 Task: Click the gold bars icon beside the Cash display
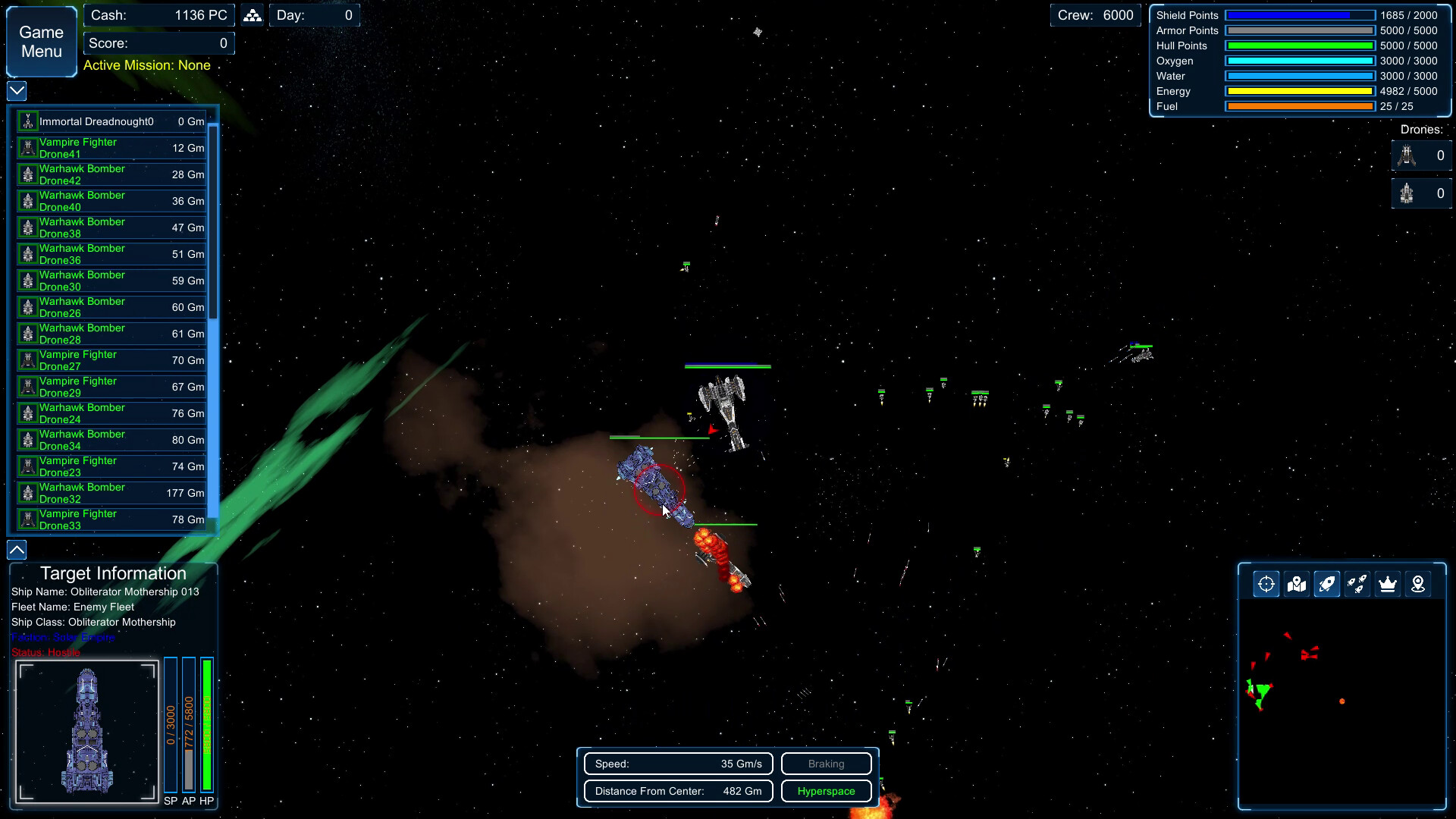pos(252,14)
